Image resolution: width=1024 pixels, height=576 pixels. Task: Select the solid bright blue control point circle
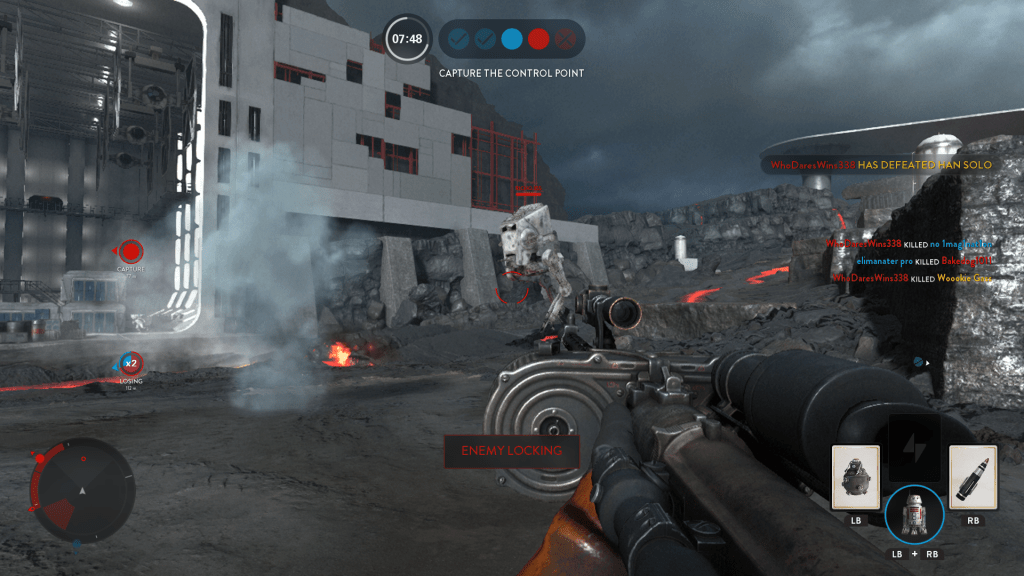(512, 40)
